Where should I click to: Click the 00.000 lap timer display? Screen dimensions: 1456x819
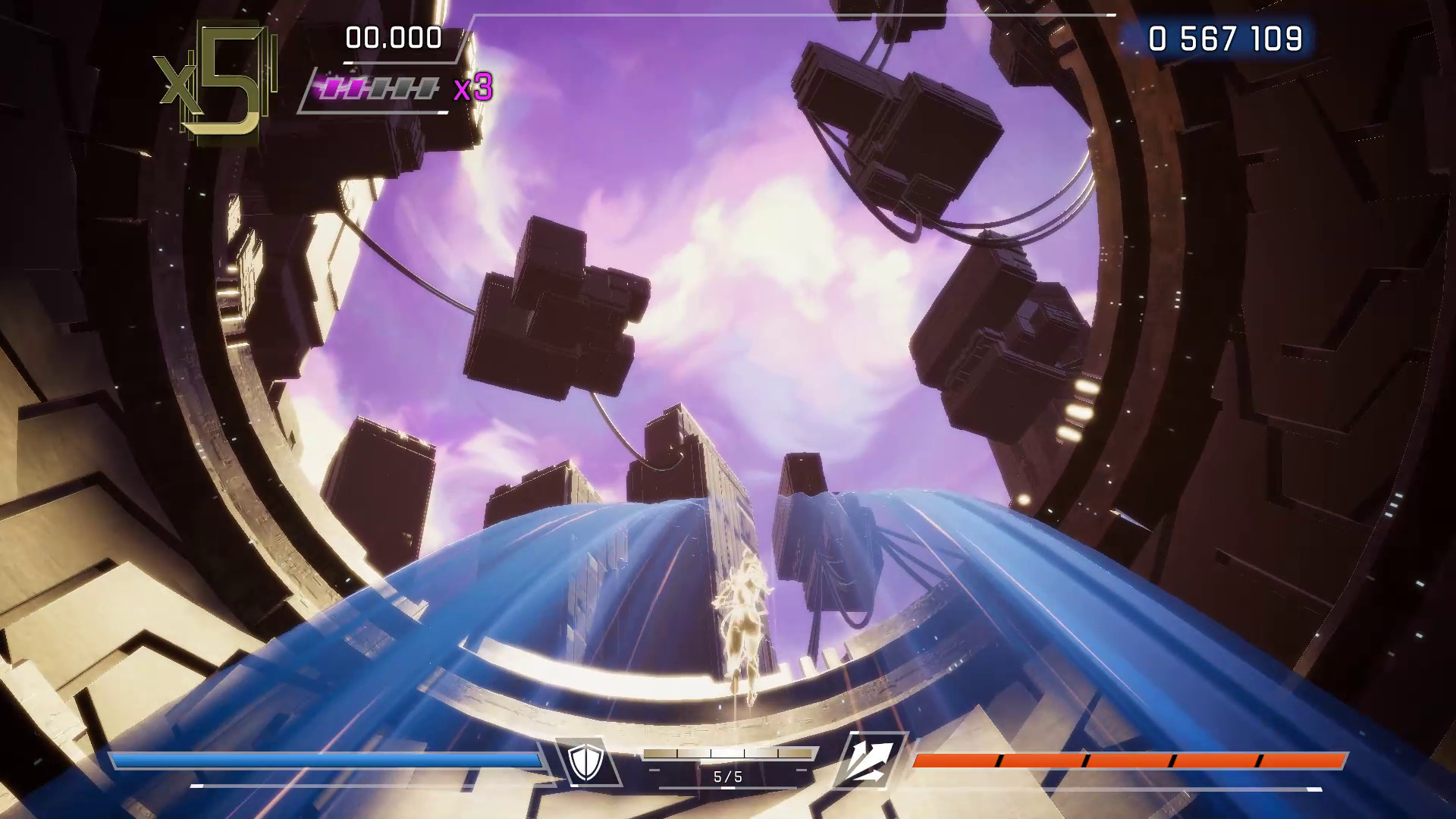pyautogui.click(x=392, y=35)
